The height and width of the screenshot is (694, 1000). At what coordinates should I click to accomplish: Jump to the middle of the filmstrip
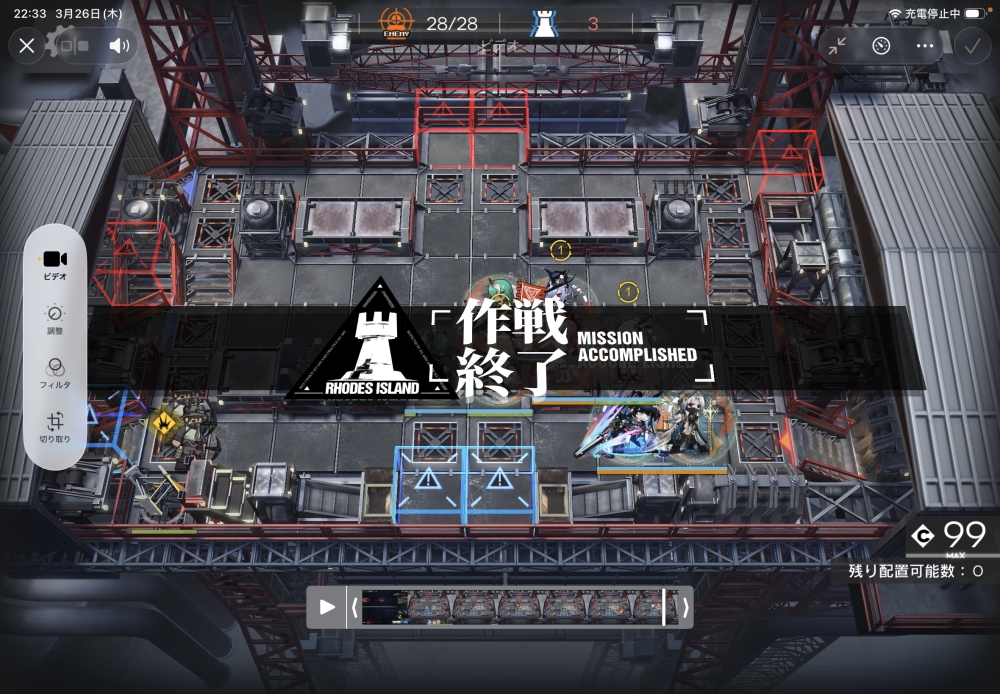(x=519, y=606)
